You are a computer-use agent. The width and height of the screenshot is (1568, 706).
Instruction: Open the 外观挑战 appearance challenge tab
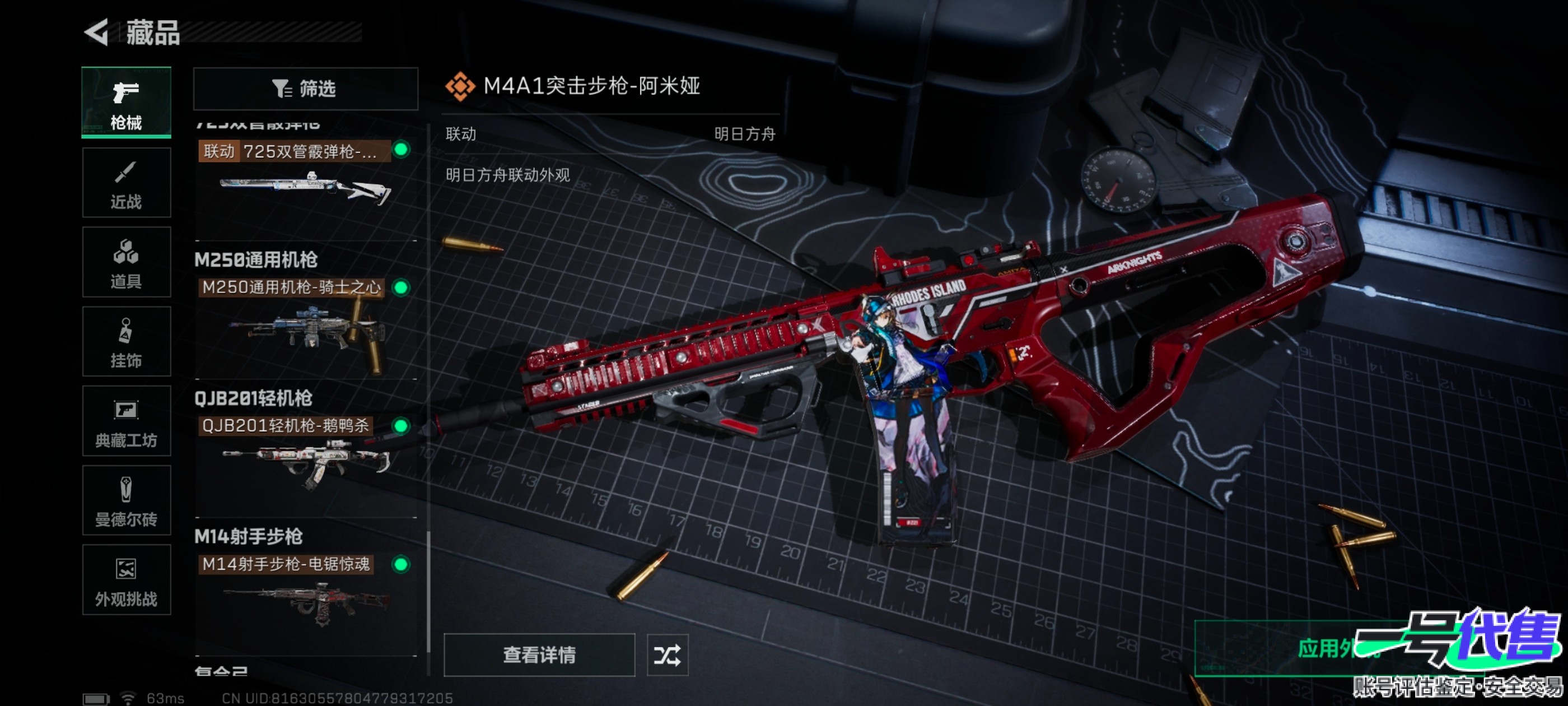[126, 580]
